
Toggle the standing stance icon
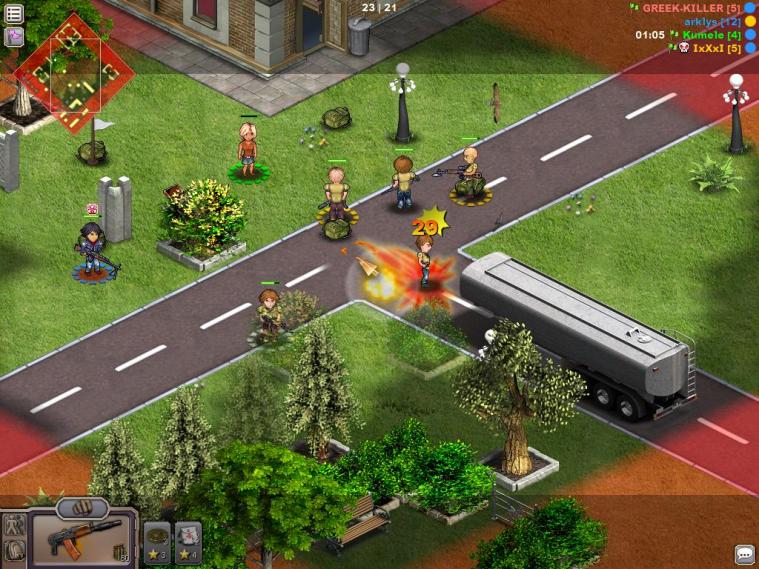pos(14,525)
